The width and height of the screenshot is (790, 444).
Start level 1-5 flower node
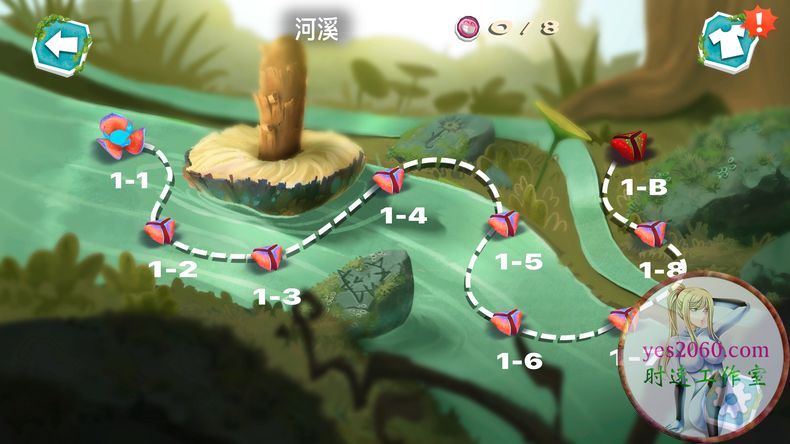tap(505, 223)
